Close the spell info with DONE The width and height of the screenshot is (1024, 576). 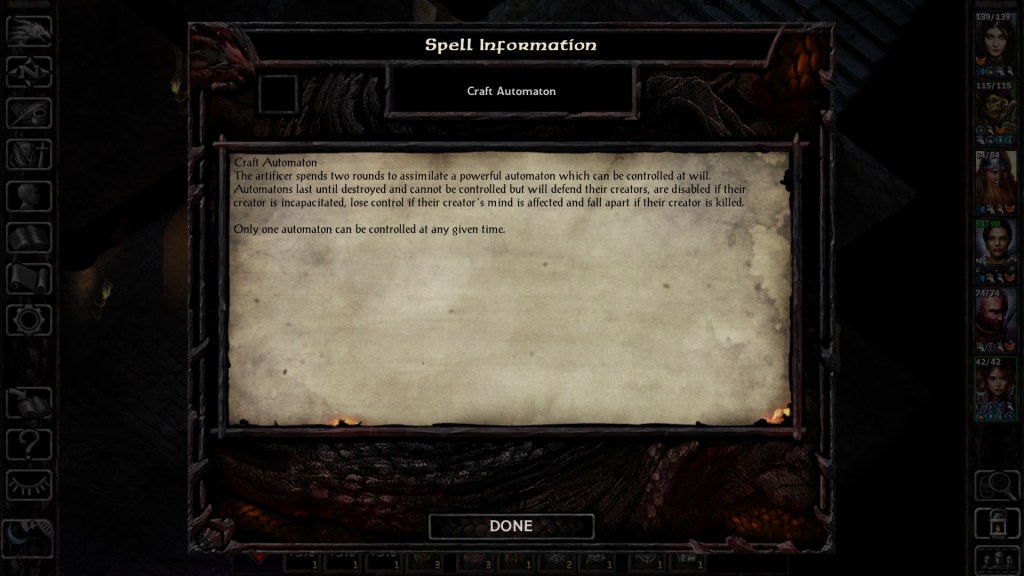coord(511,526)
